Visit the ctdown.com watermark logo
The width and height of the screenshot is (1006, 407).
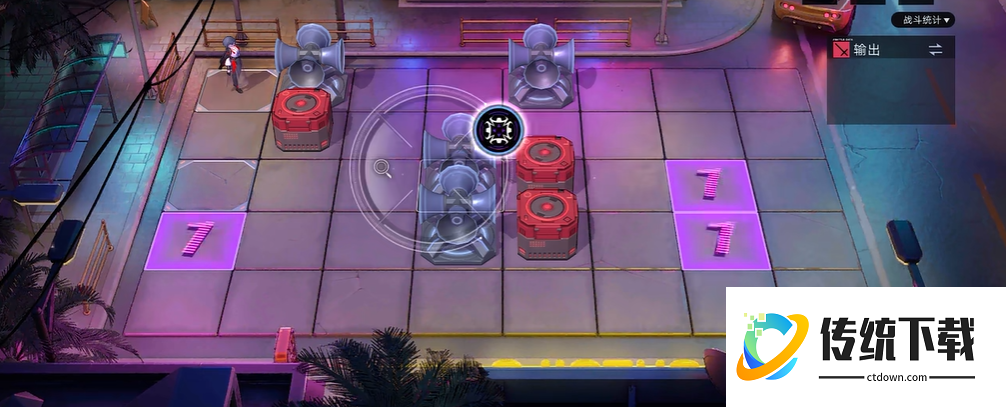tap(864, 346)
